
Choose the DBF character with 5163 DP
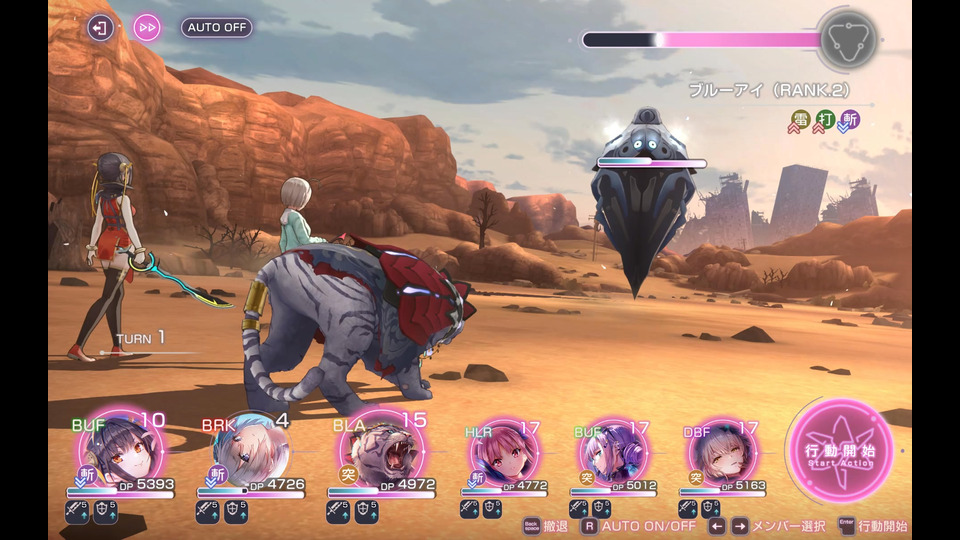718,455
